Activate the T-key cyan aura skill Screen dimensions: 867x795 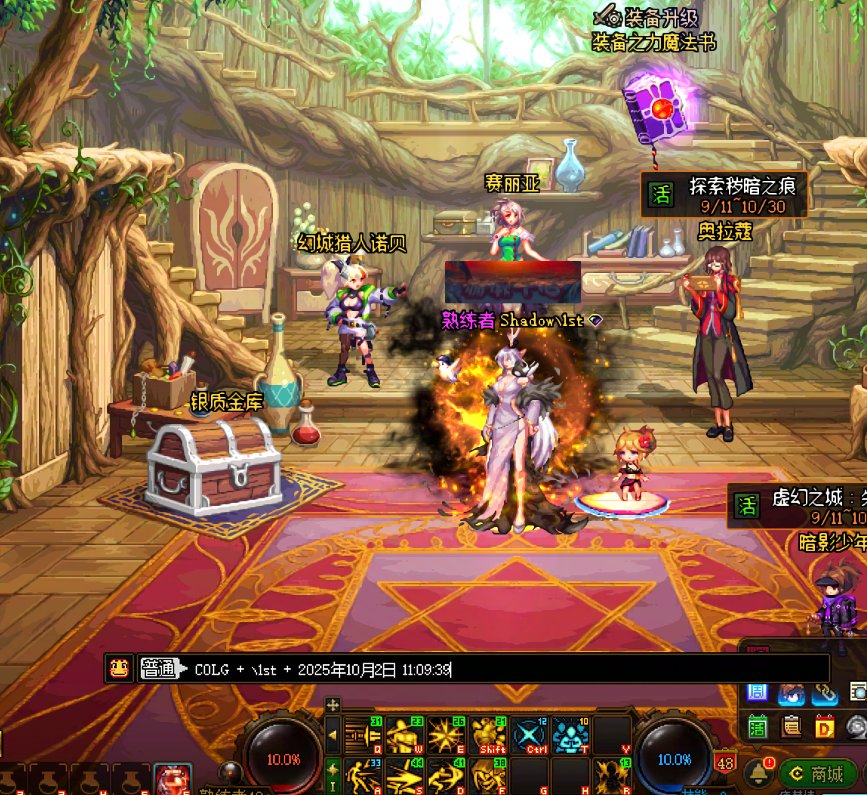(570, 735)
